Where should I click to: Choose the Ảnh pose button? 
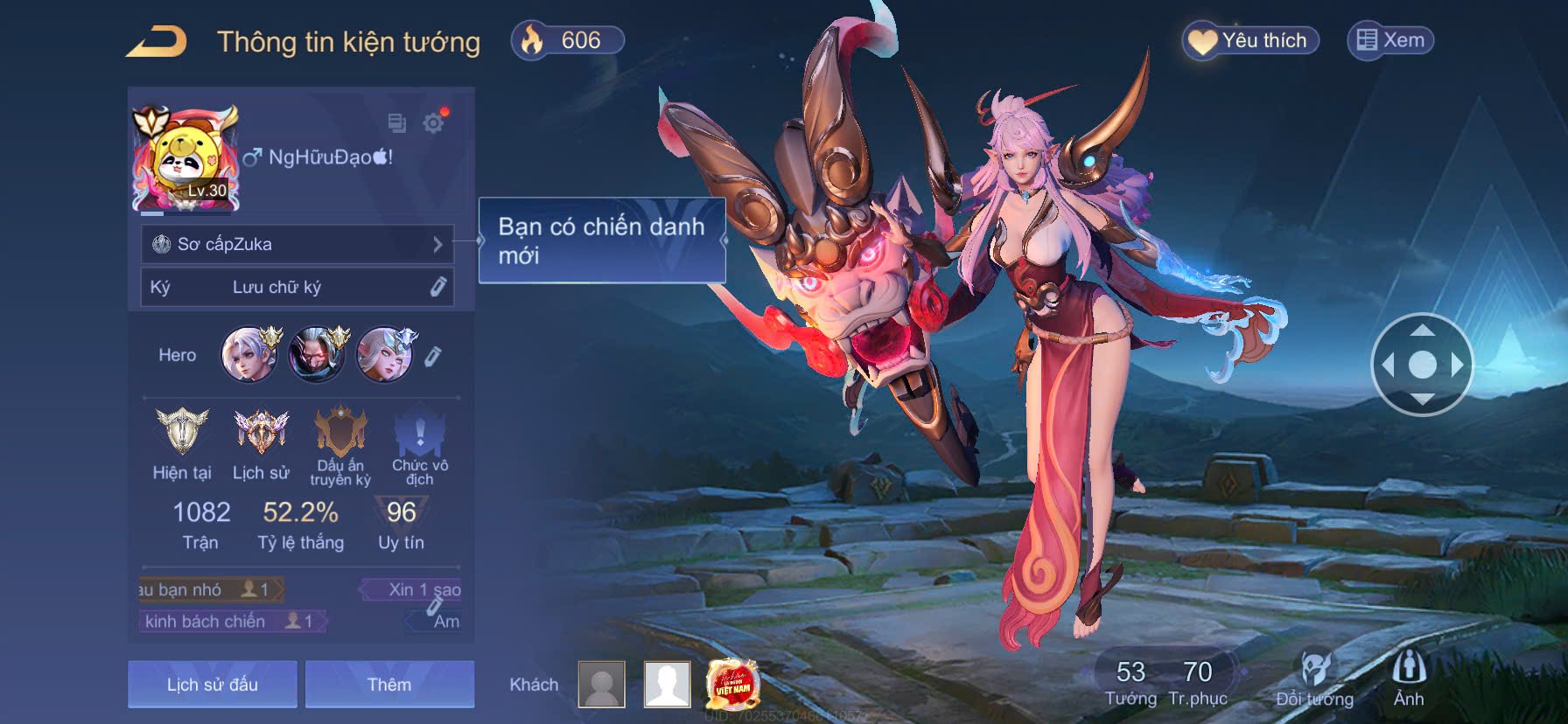[1409, 679]
